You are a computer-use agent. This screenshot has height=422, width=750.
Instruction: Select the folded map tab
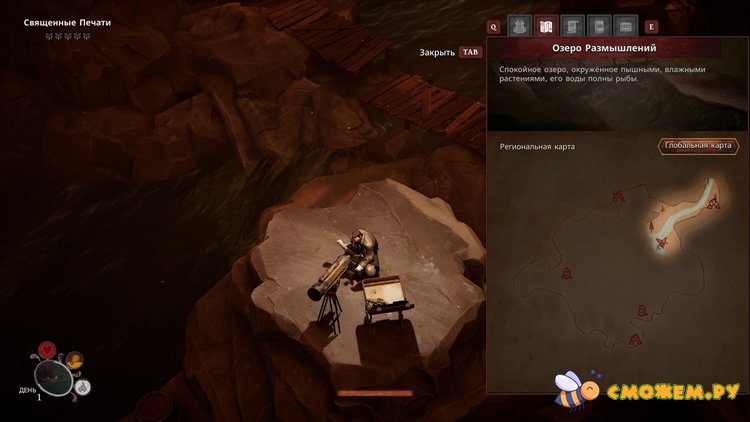pyautogui.click(x=546, y=26)
